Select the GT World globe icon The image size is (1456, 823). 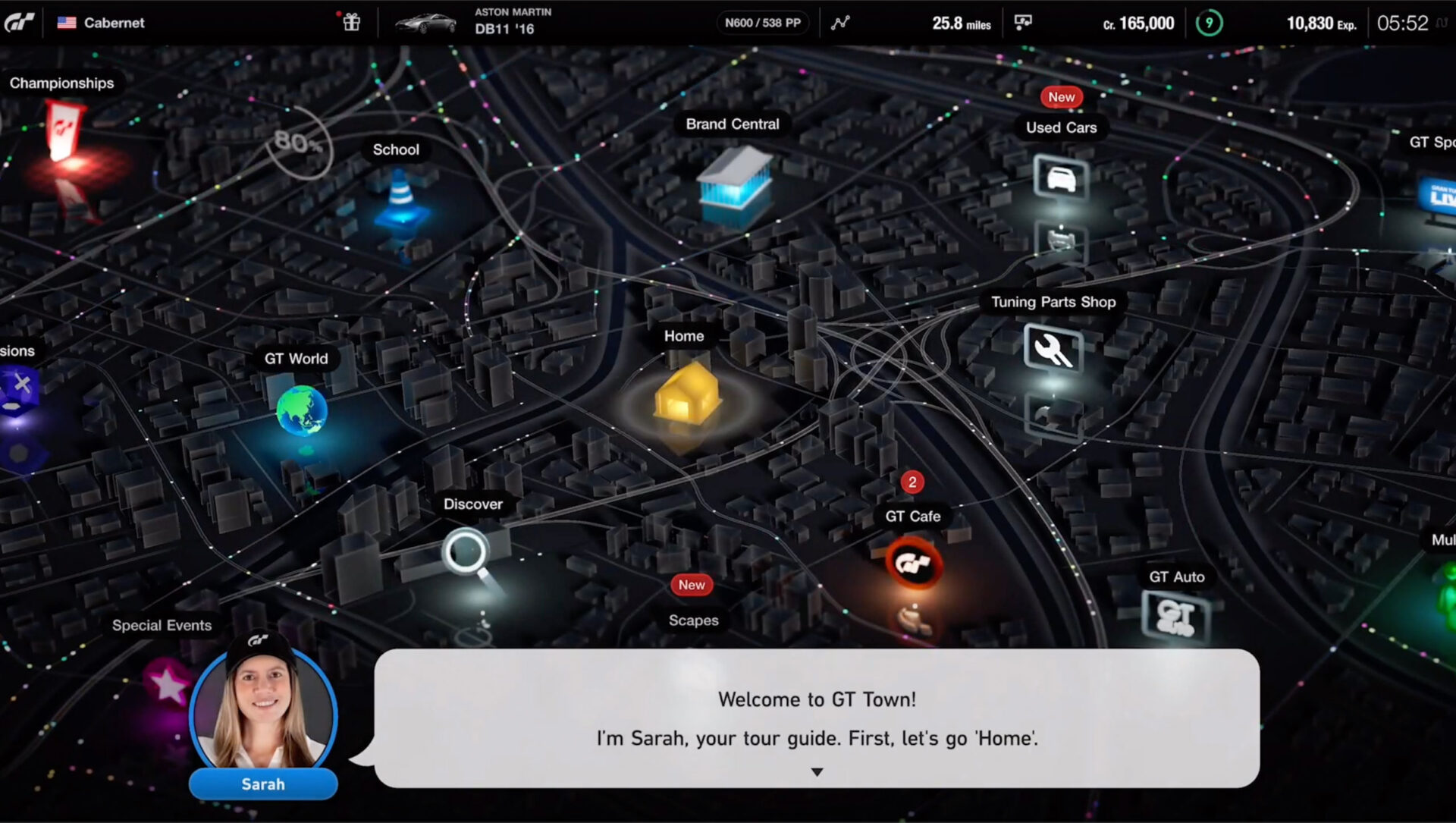(x=301, y=410)
